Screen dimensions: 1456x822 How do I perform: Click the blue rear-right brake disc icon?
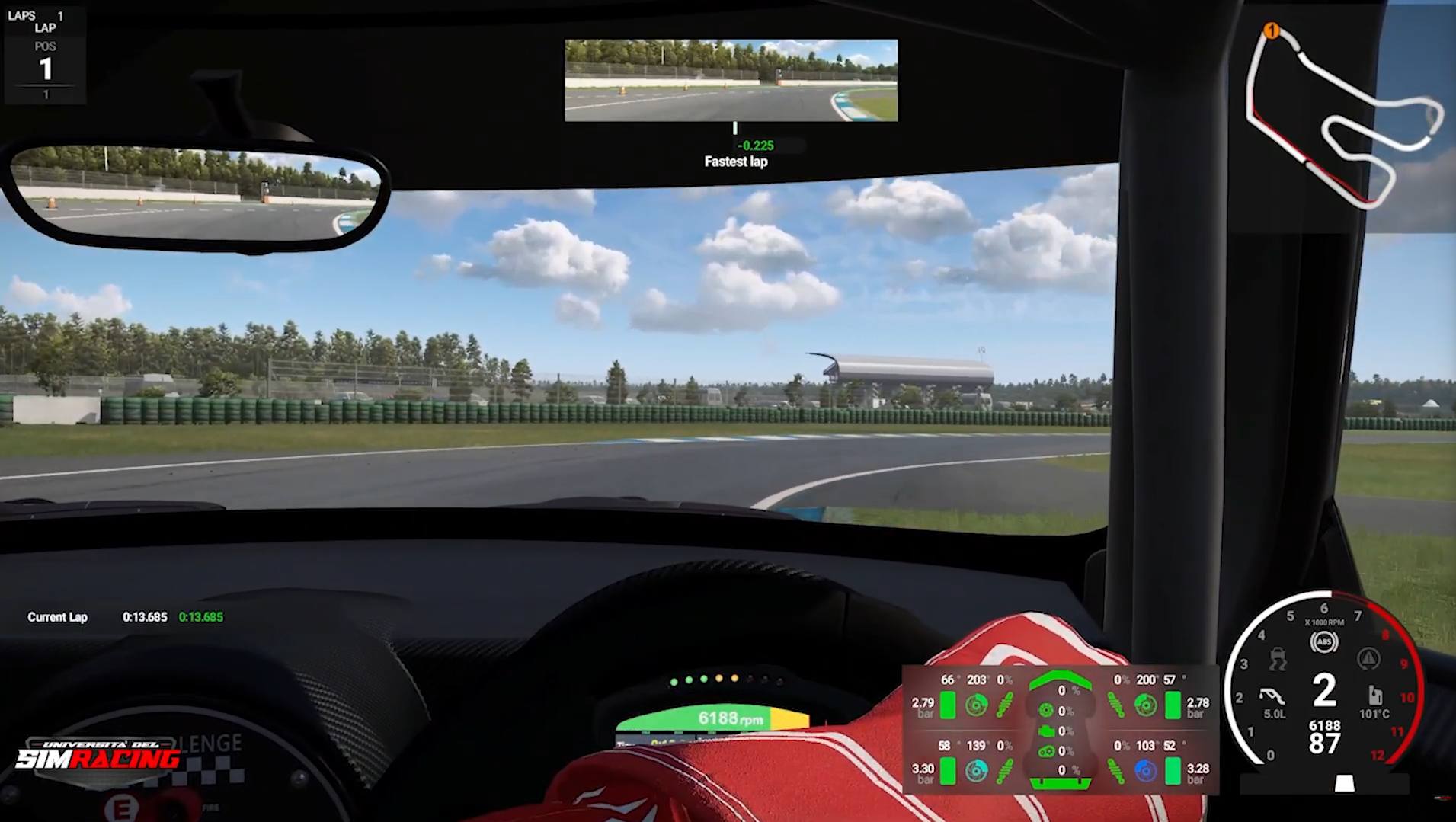pos(1144,770)
